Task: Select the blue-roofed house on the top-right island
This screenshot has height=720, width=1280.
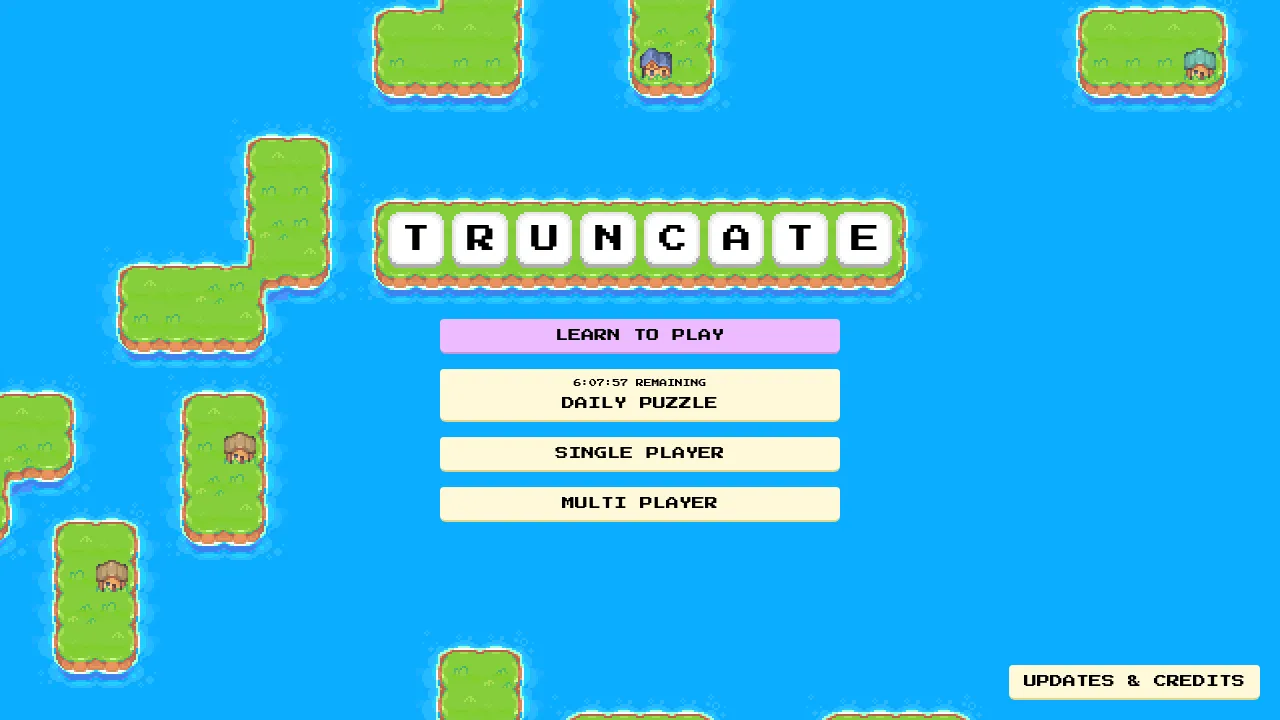Action: [1199, 65]
